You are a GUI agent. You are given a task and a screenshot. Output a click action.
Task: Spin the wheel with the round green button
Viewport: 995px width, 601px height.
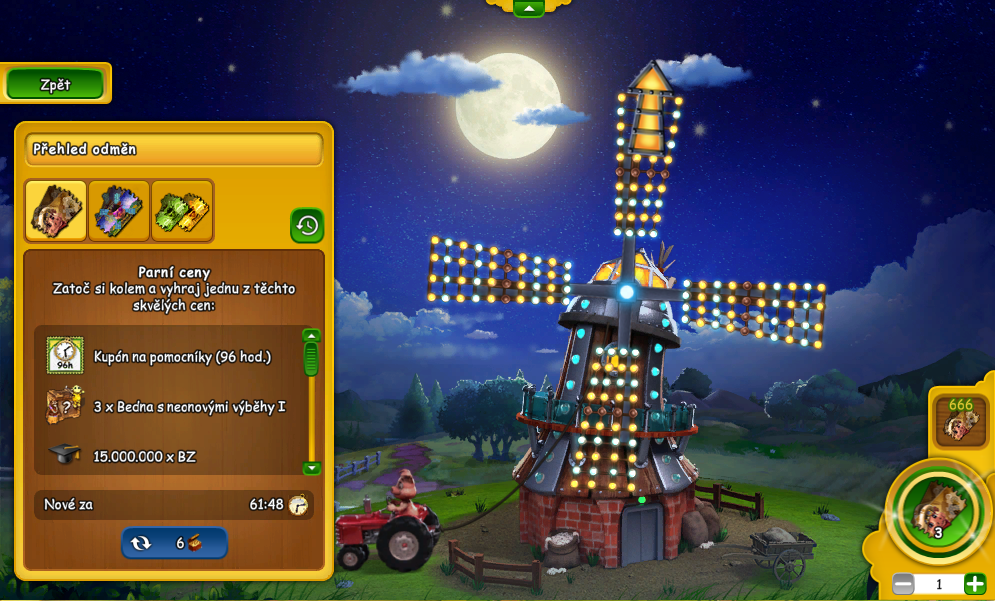tap(937, 511)
